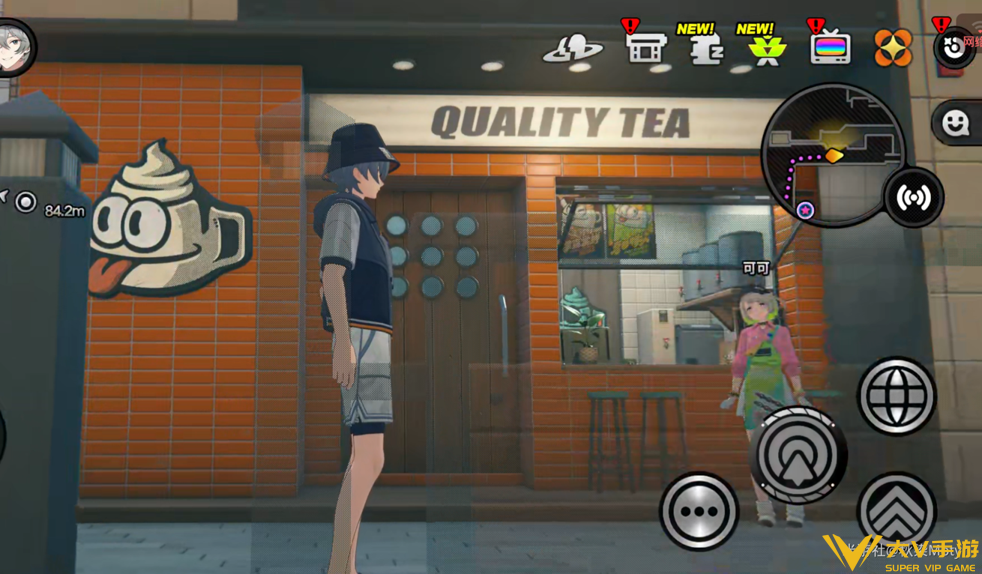Image resolution: width=982 pixels, height=574 pixels.
Task: Open the smiley face emote button
Action: 957,123
